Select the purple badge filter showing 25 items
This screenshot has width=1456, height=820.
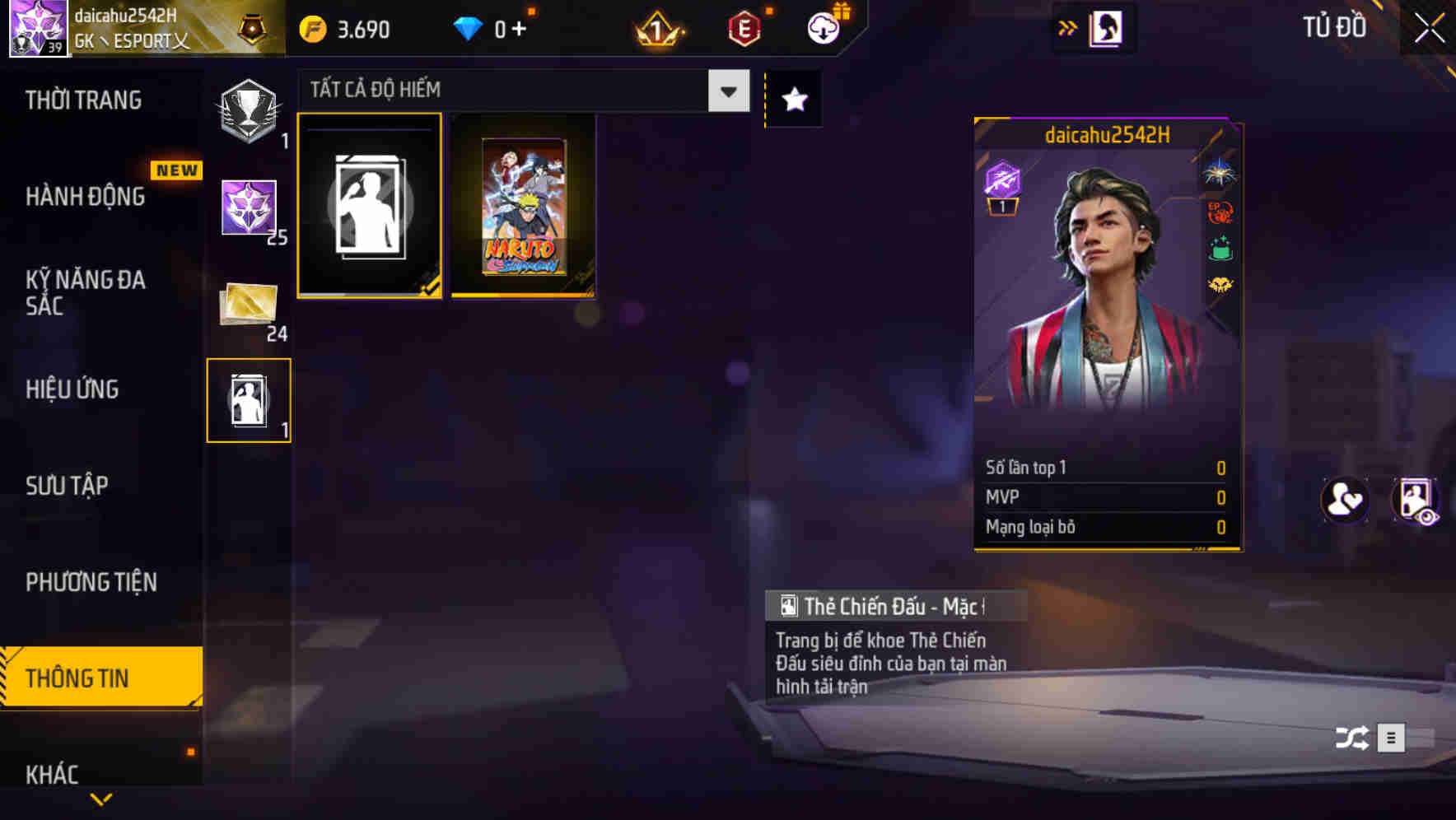pyautogui.click(x=249, y=207)
